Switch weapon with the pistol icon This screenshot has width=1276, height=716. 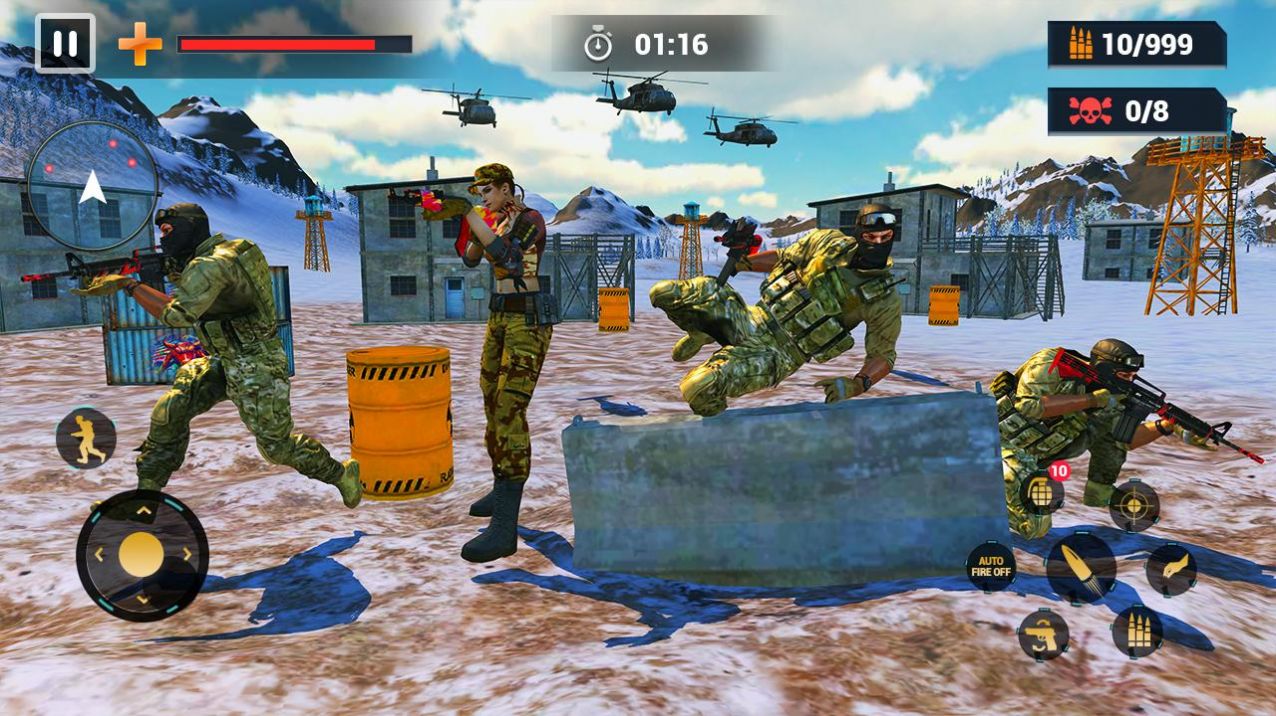click(1043, 634)
